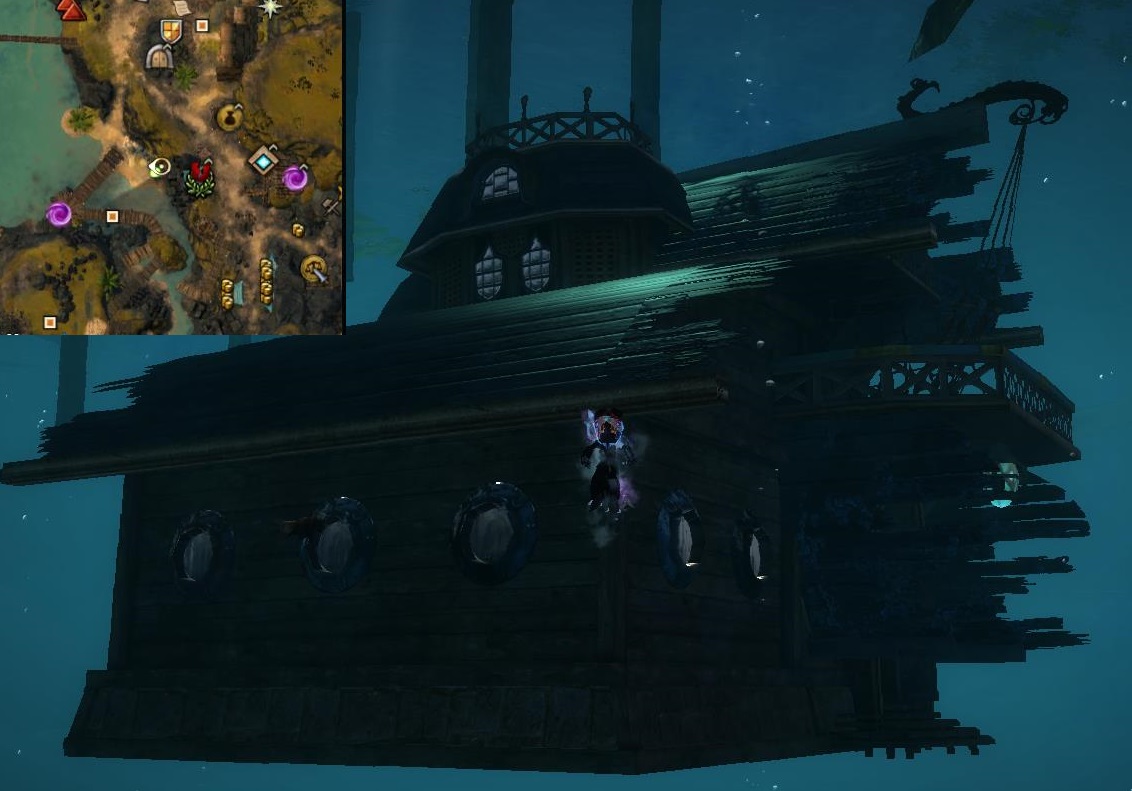The image size is (1132, 791).
Task: Select the purple portal on the wooden dock
Action: pyautogui.click(x=59, y=213)
